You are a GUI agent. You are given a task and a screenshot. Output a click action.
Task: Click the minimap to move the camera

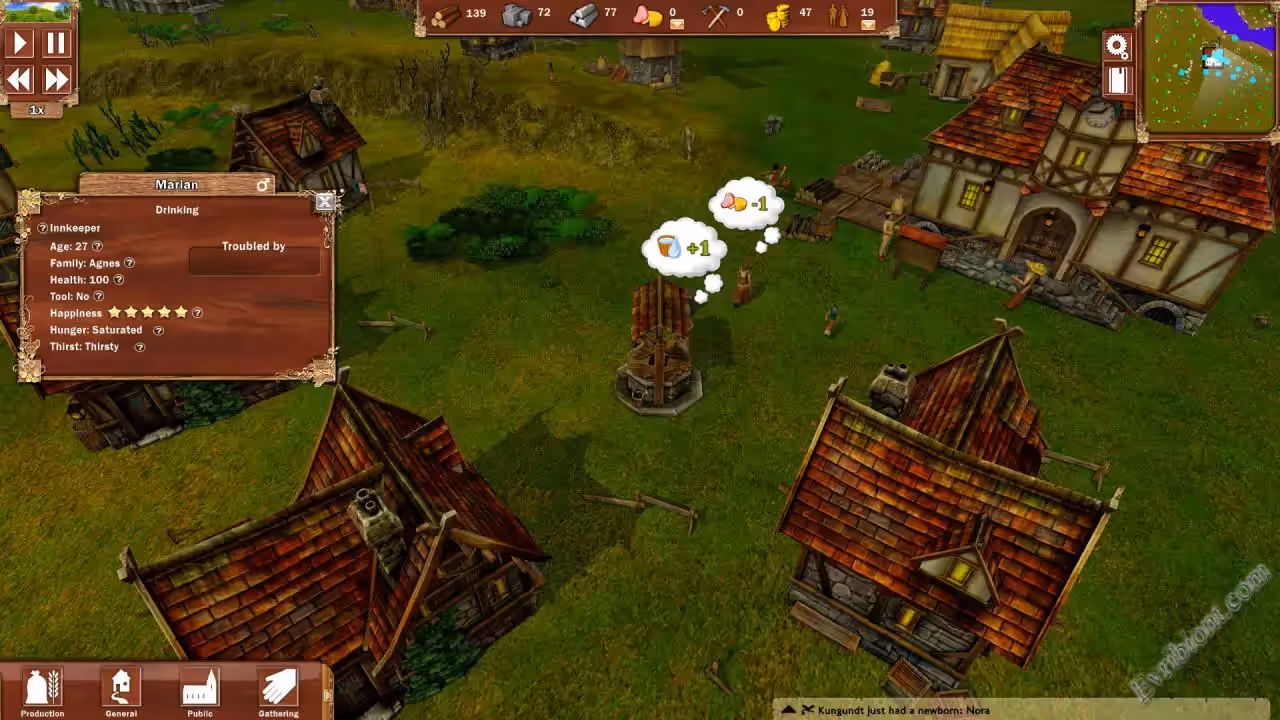[1209, 68]
